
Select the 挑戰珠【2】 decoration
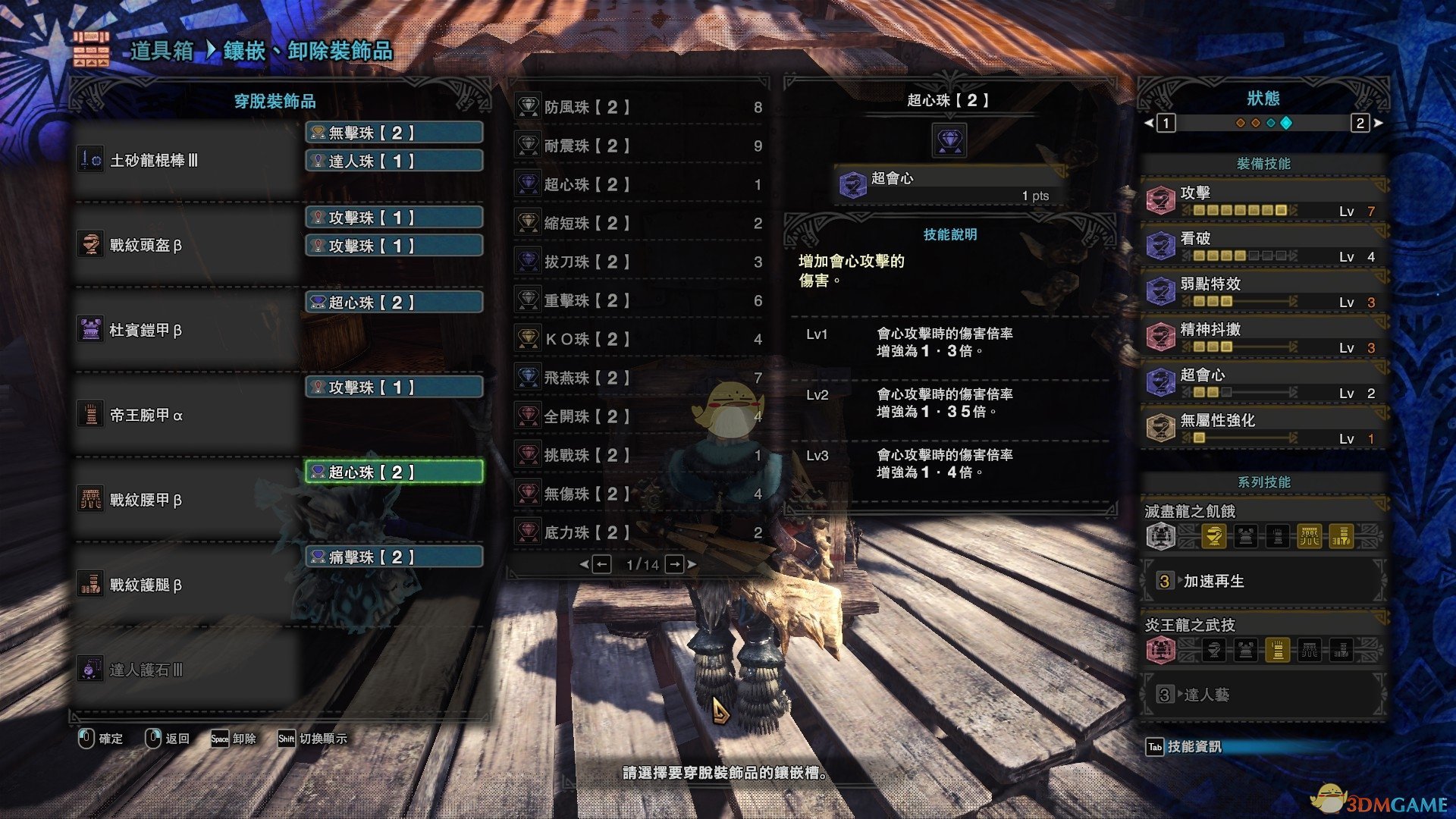(x=639, y=456)
